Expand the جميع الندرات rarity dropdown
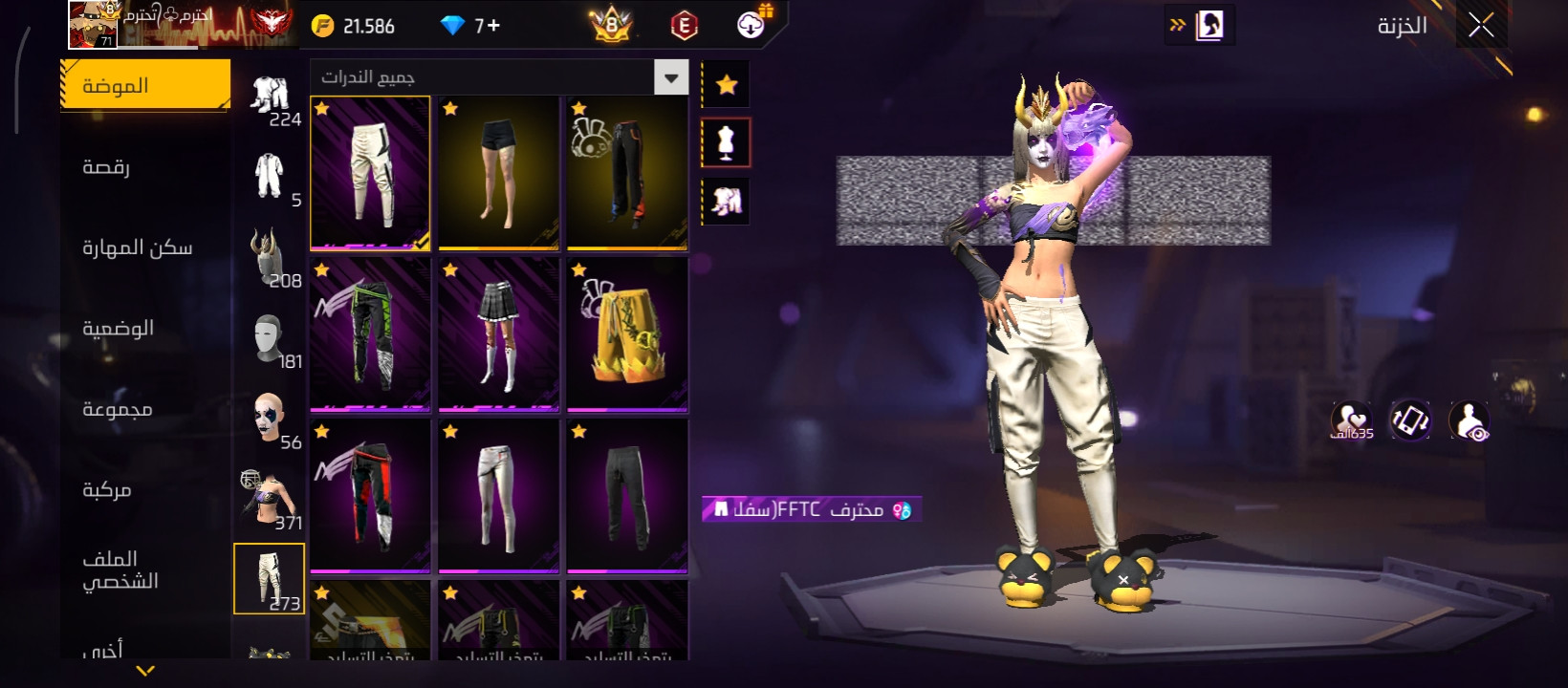 (x=670, y=77)
